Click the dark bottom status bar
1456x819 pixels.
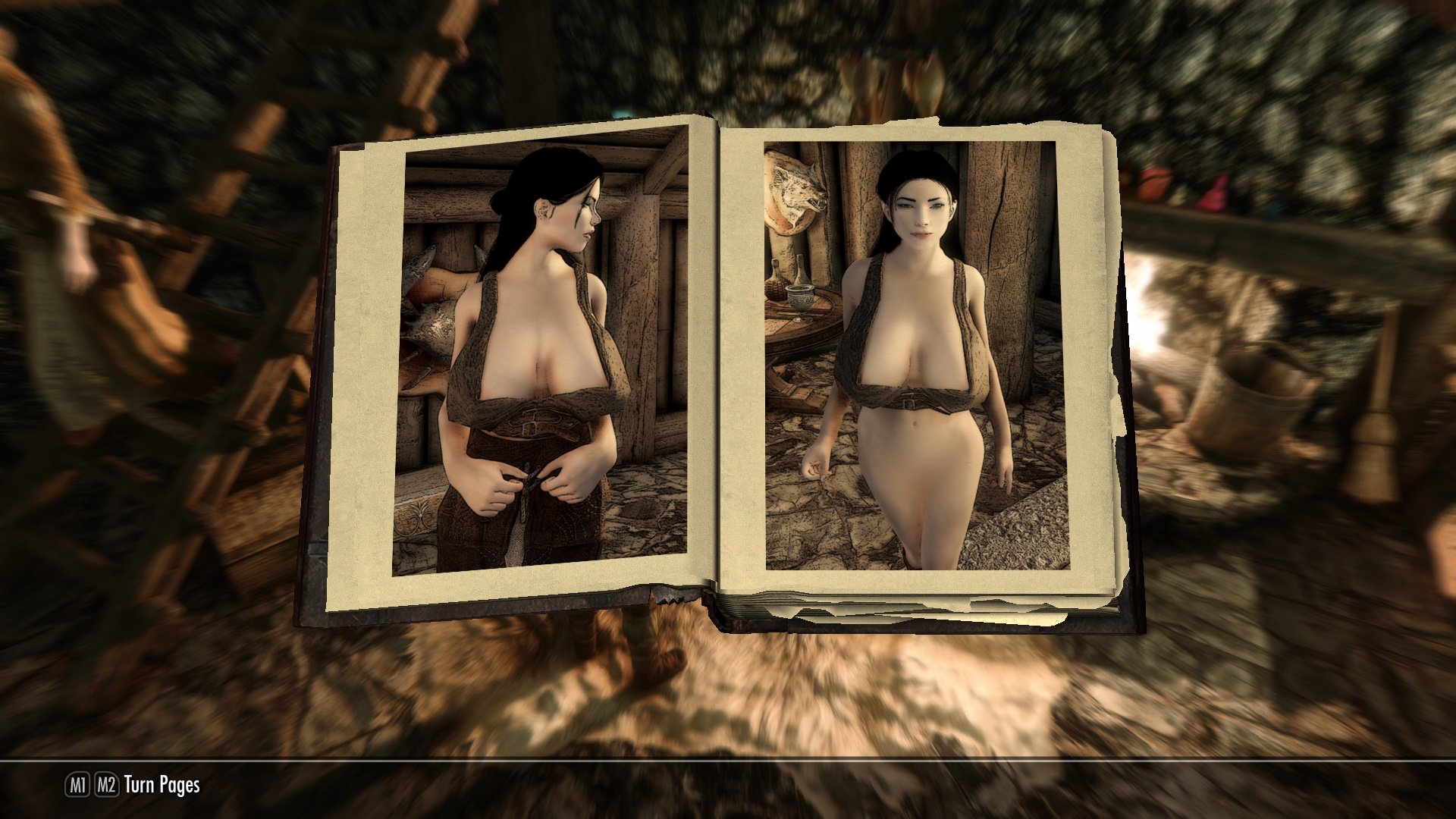pos(728,789)
